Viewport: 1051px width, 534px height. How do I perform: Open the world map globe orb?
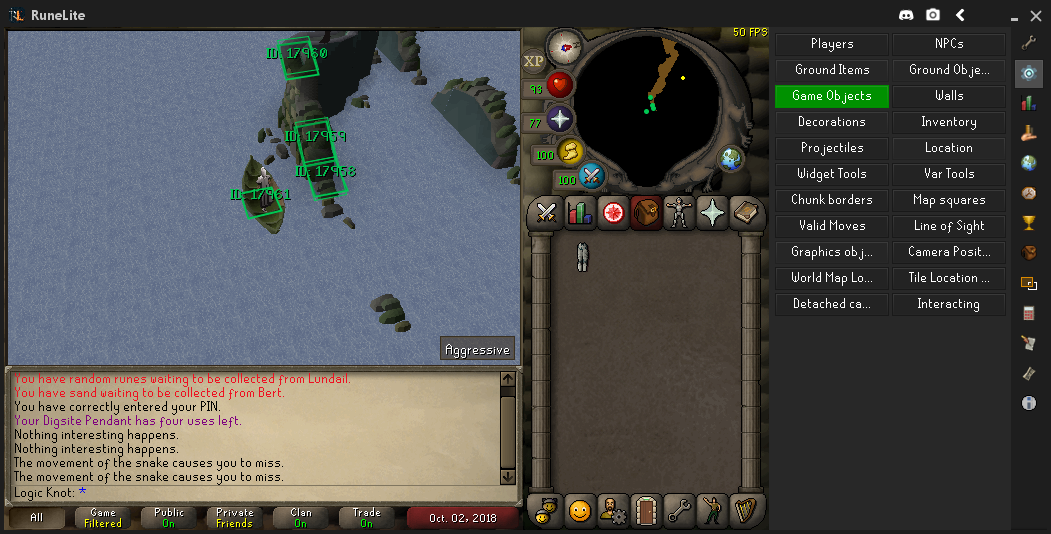click(x=731, y=158)
